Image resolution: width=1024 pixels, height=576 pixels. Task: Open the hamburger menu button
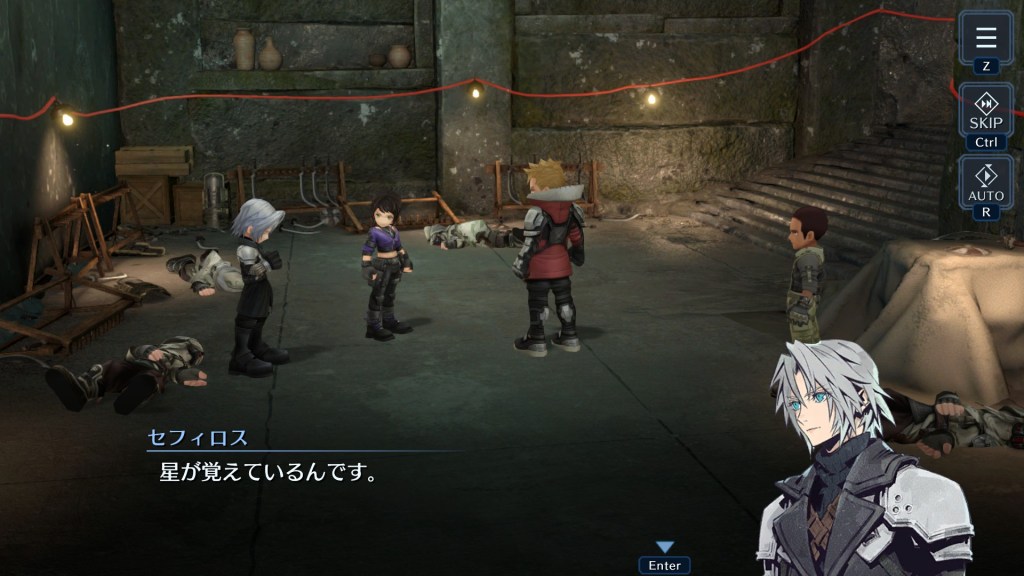pyautogui.click(x=986, y=38)
